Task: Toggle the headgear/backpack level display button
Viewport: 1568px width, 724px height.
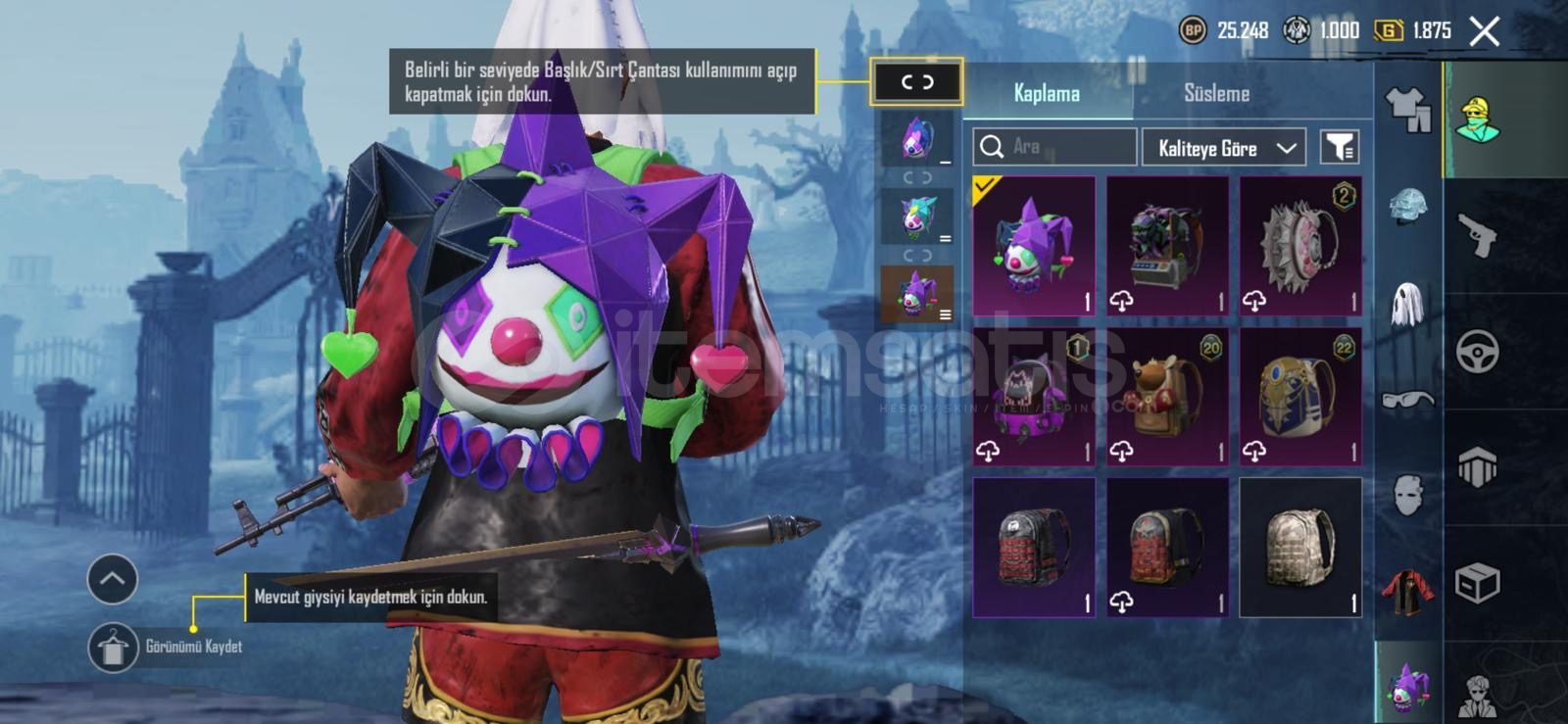Action: tap(916, 82)
